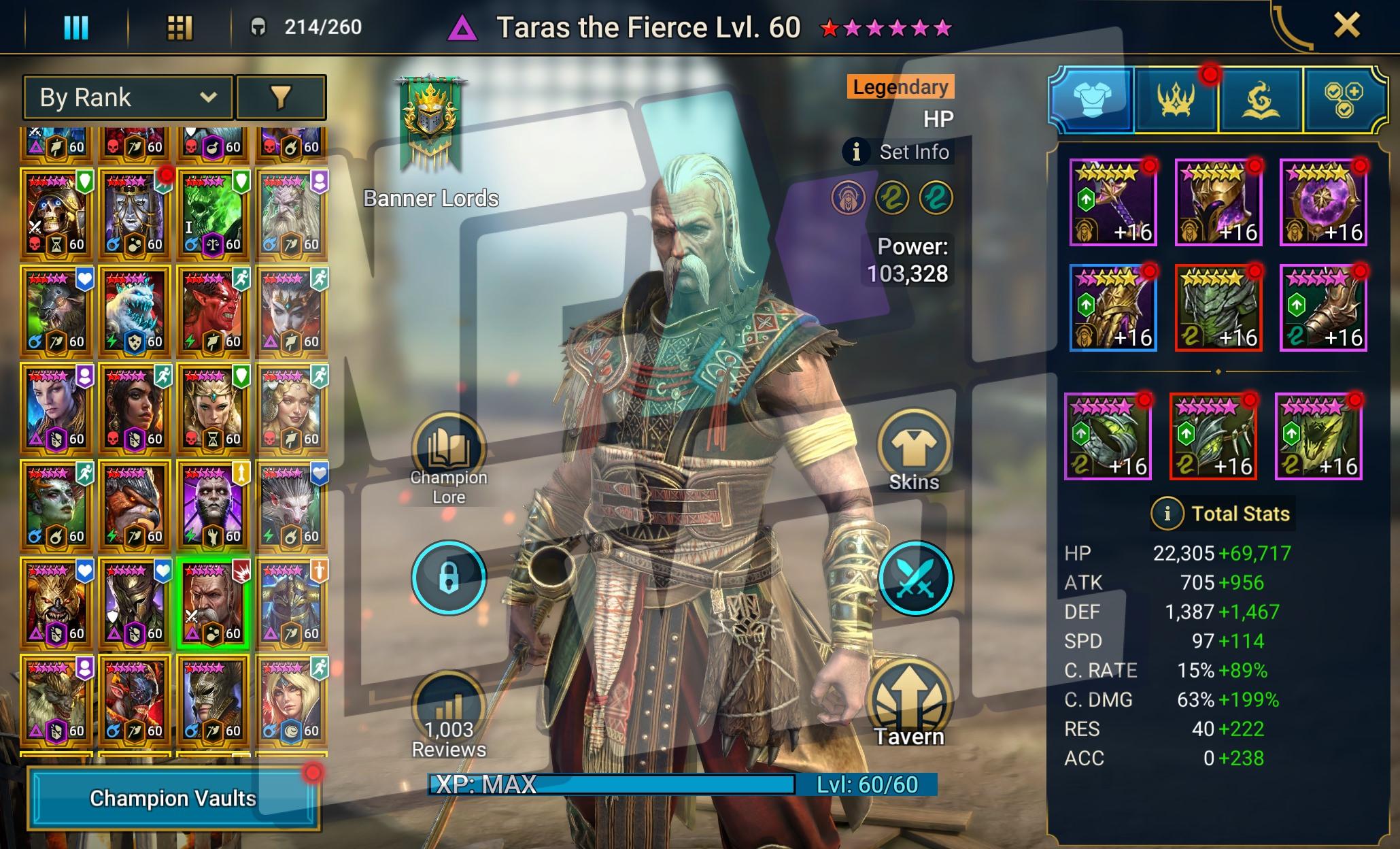Open Total Stats info
The height and width of the screenshot is (849, 1400).
click(x=1167, y=513)
